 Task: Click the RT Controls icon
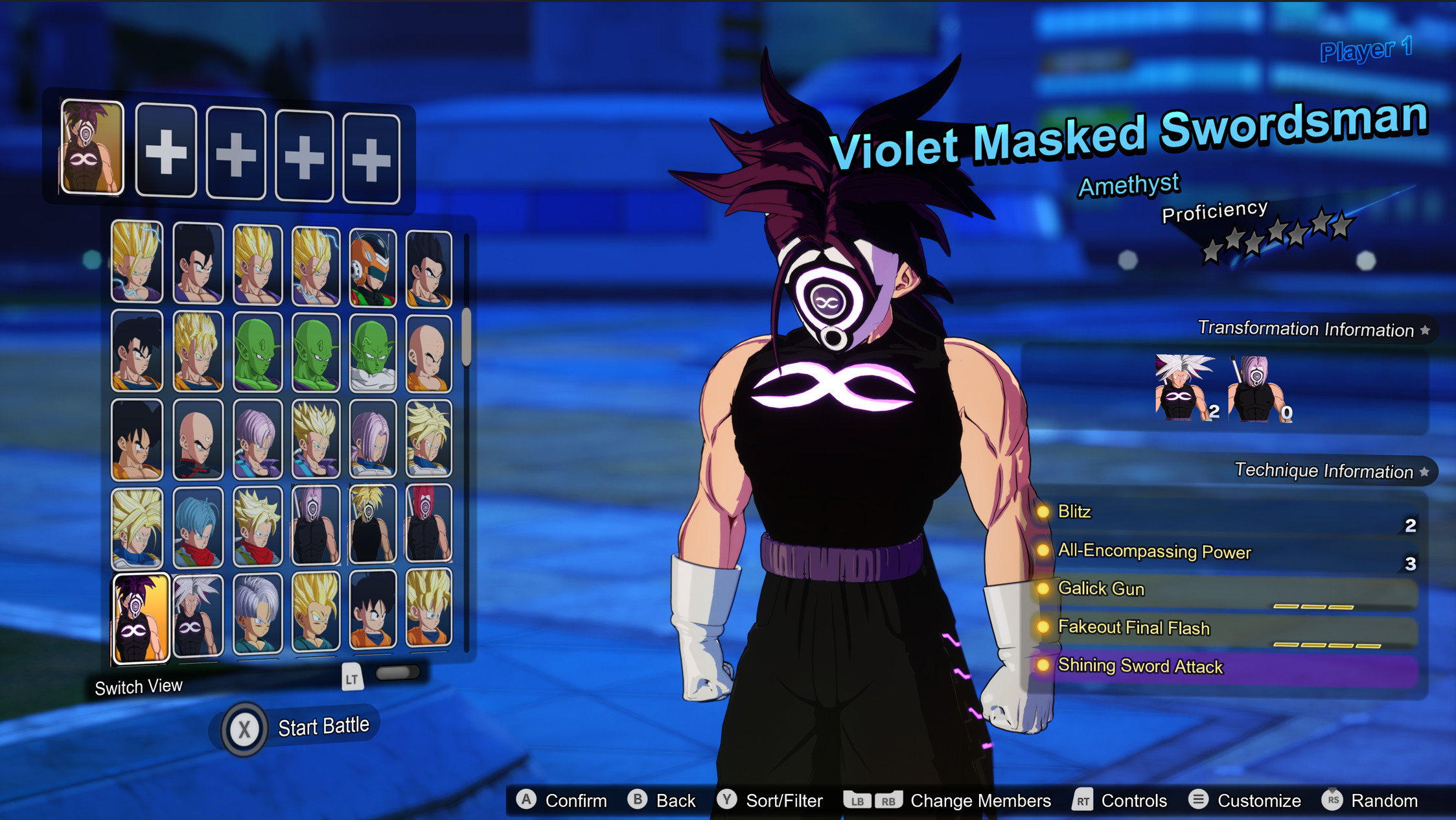coord(1081,800)
